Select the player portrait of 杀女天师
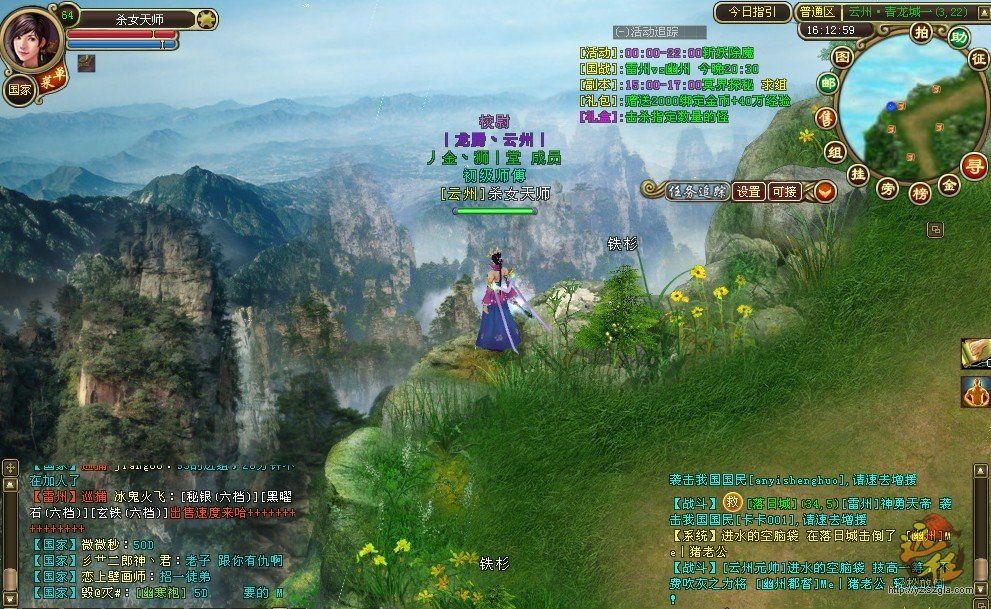This screenshot has height=609, width=991. [30, 39]
